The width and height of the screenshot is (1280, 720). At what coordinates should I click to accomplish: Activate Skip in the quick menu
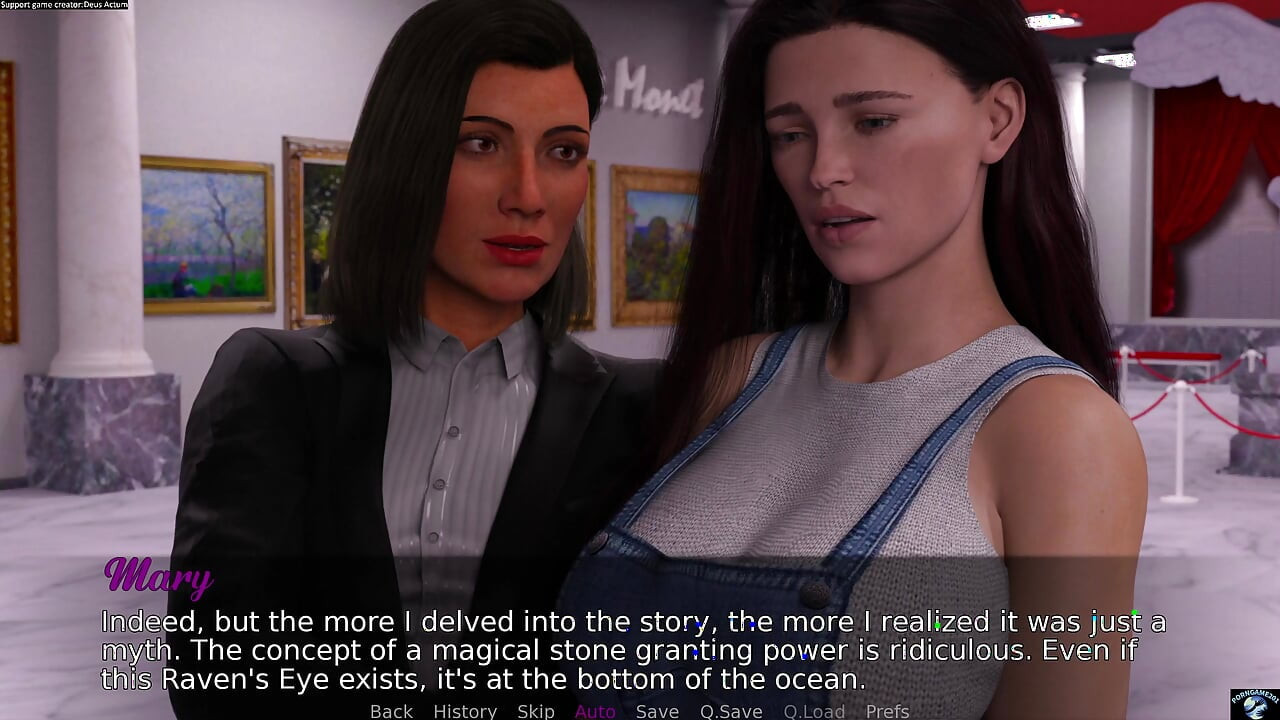[x=536, y=711]
